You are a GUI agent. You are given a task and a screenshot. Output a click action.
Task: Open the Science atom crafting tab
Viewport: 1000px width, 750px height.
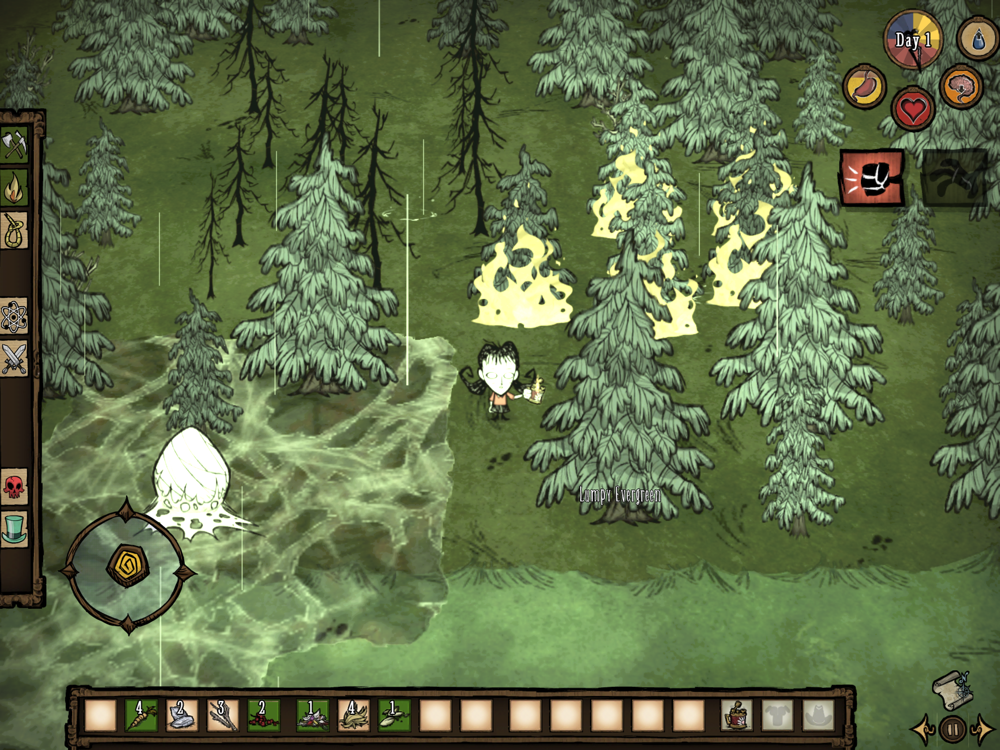14,316
